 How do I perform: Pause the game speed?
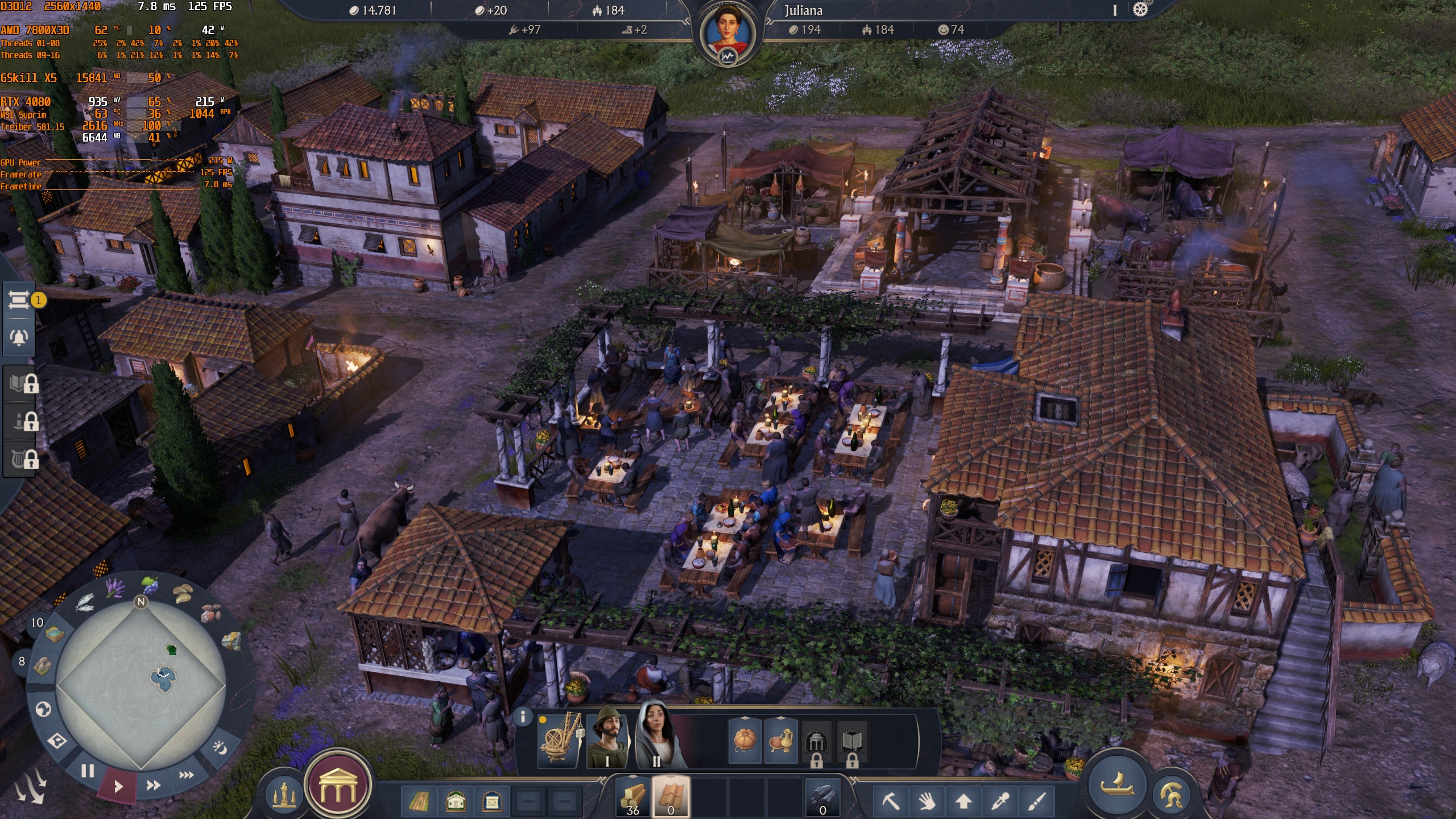coord(87,771)
